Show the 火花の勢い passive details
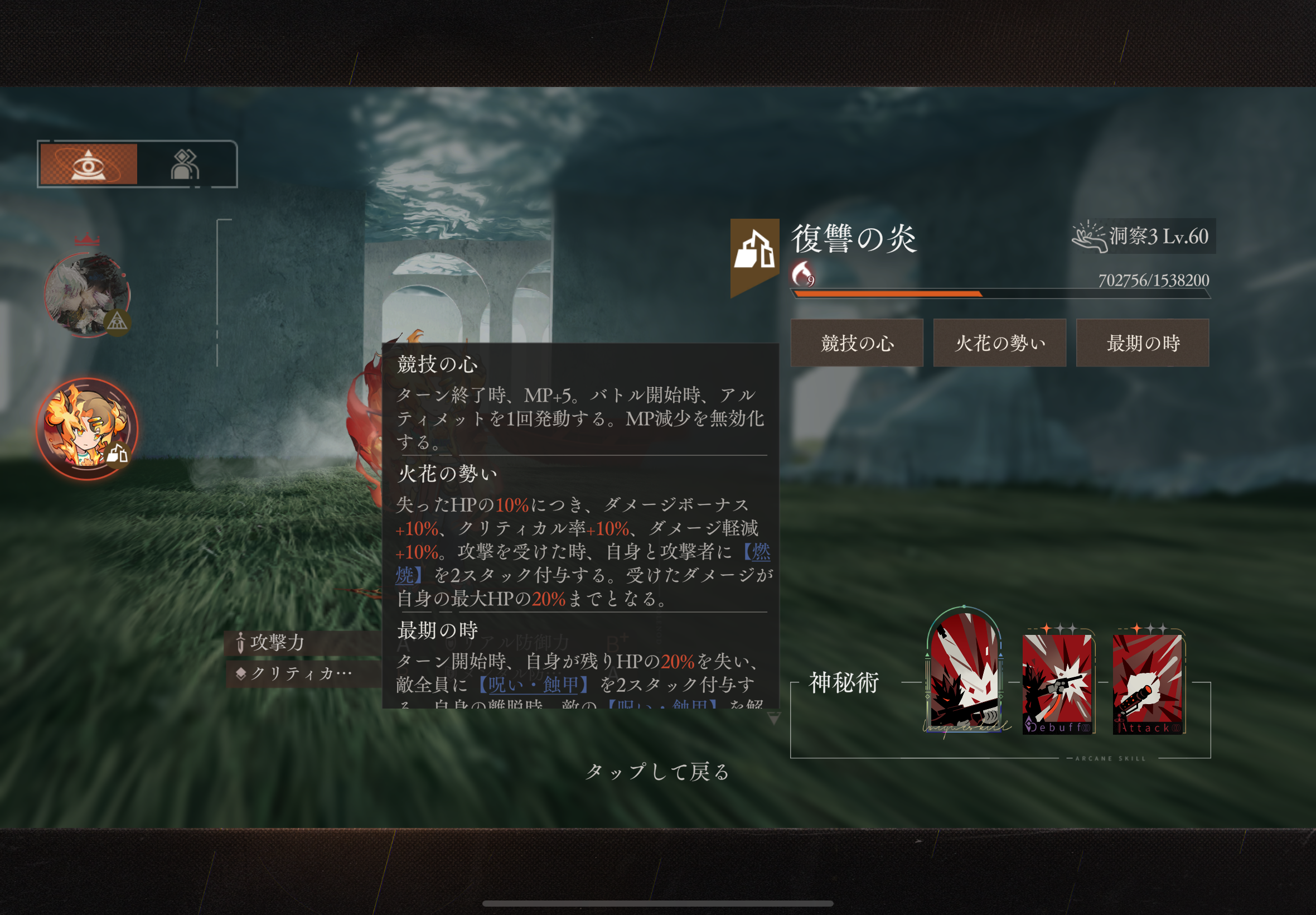Viewport: 1316px width, 915px height. pos(999,343)
